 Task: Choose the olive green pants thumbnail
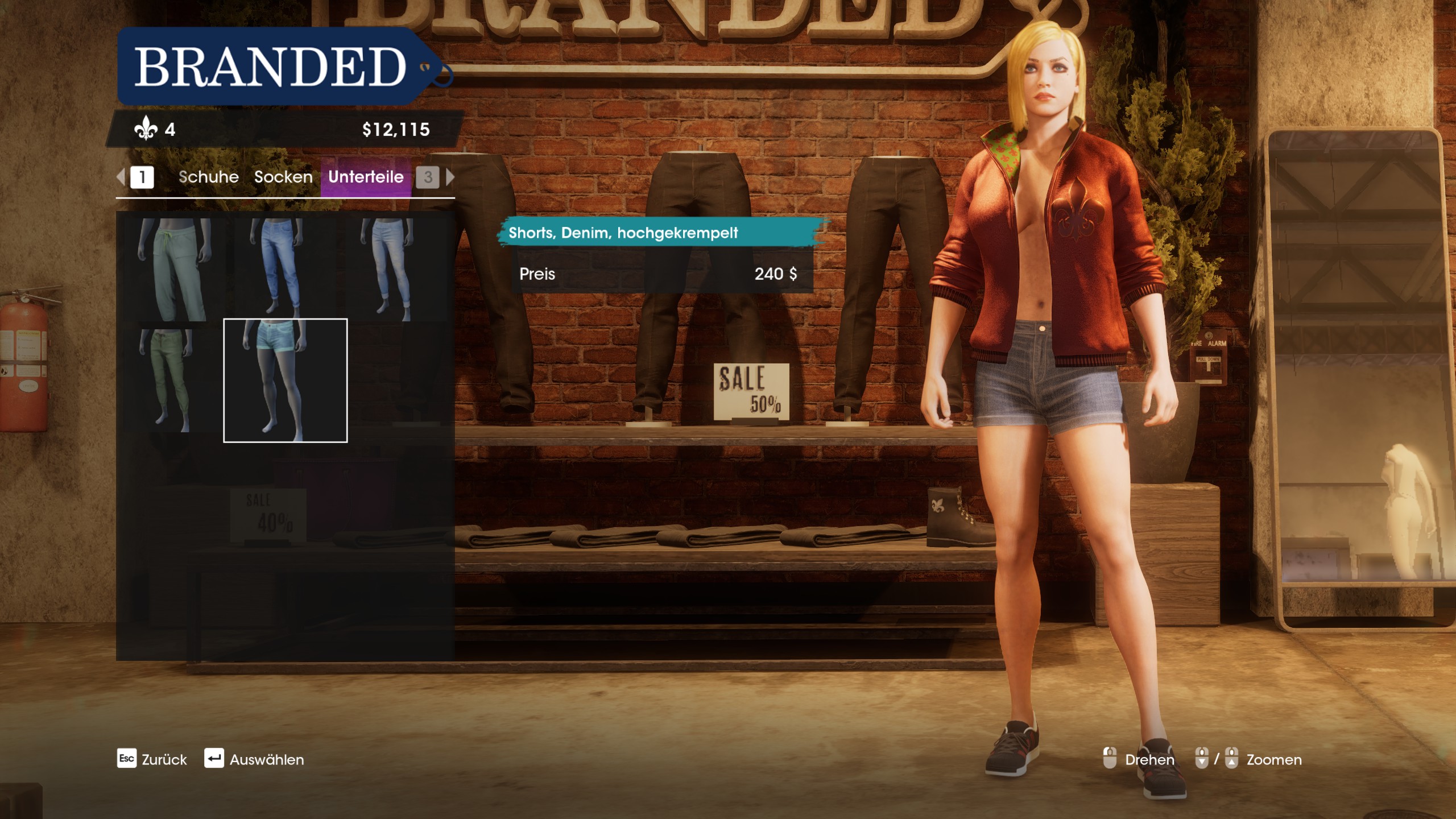(174, 380)
